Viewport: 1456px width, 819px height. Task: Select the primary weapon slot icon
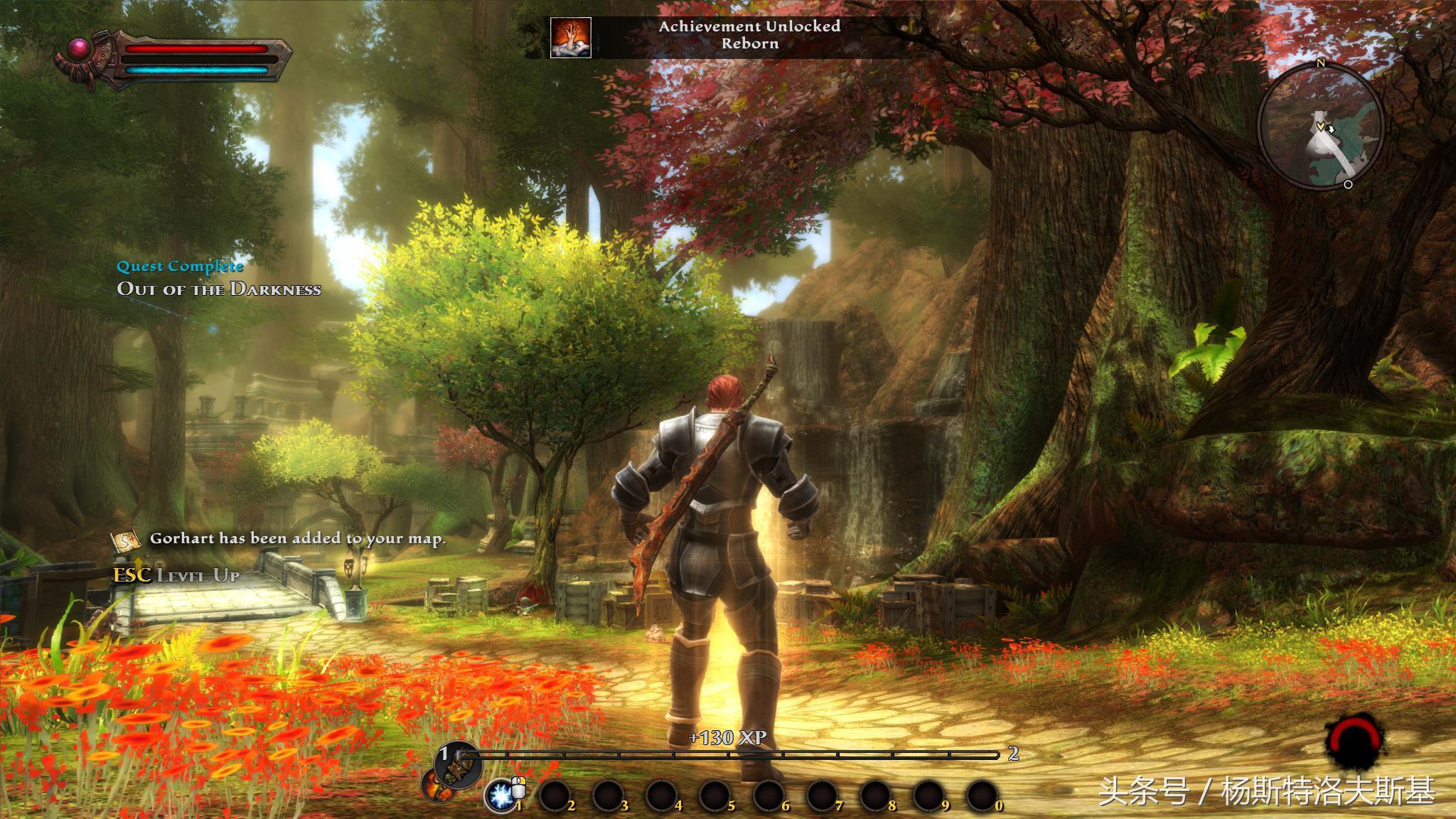click(x=456, y=766)
